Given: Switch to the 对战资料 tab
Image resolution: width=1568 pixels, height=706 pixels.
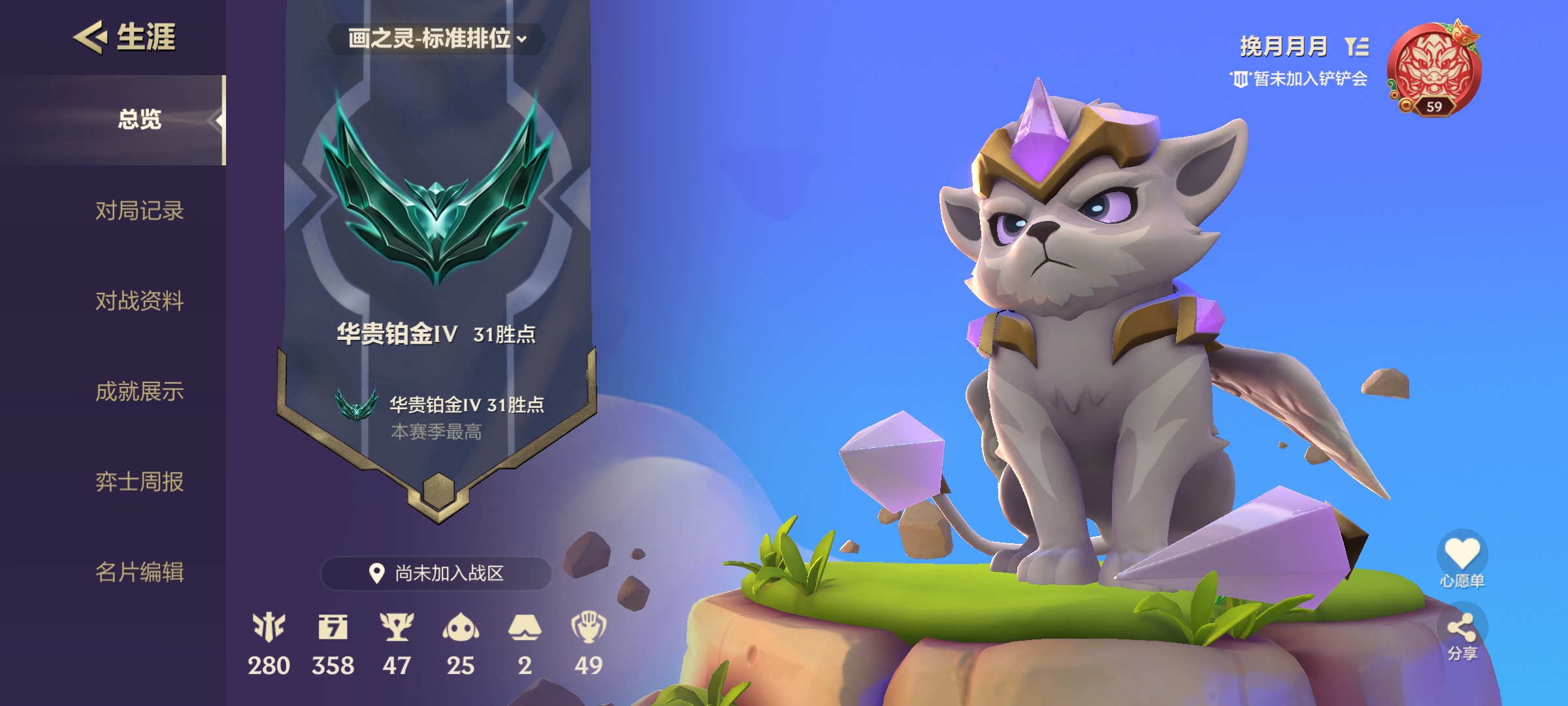Looking at the screenshot, I should click(139, 301).
